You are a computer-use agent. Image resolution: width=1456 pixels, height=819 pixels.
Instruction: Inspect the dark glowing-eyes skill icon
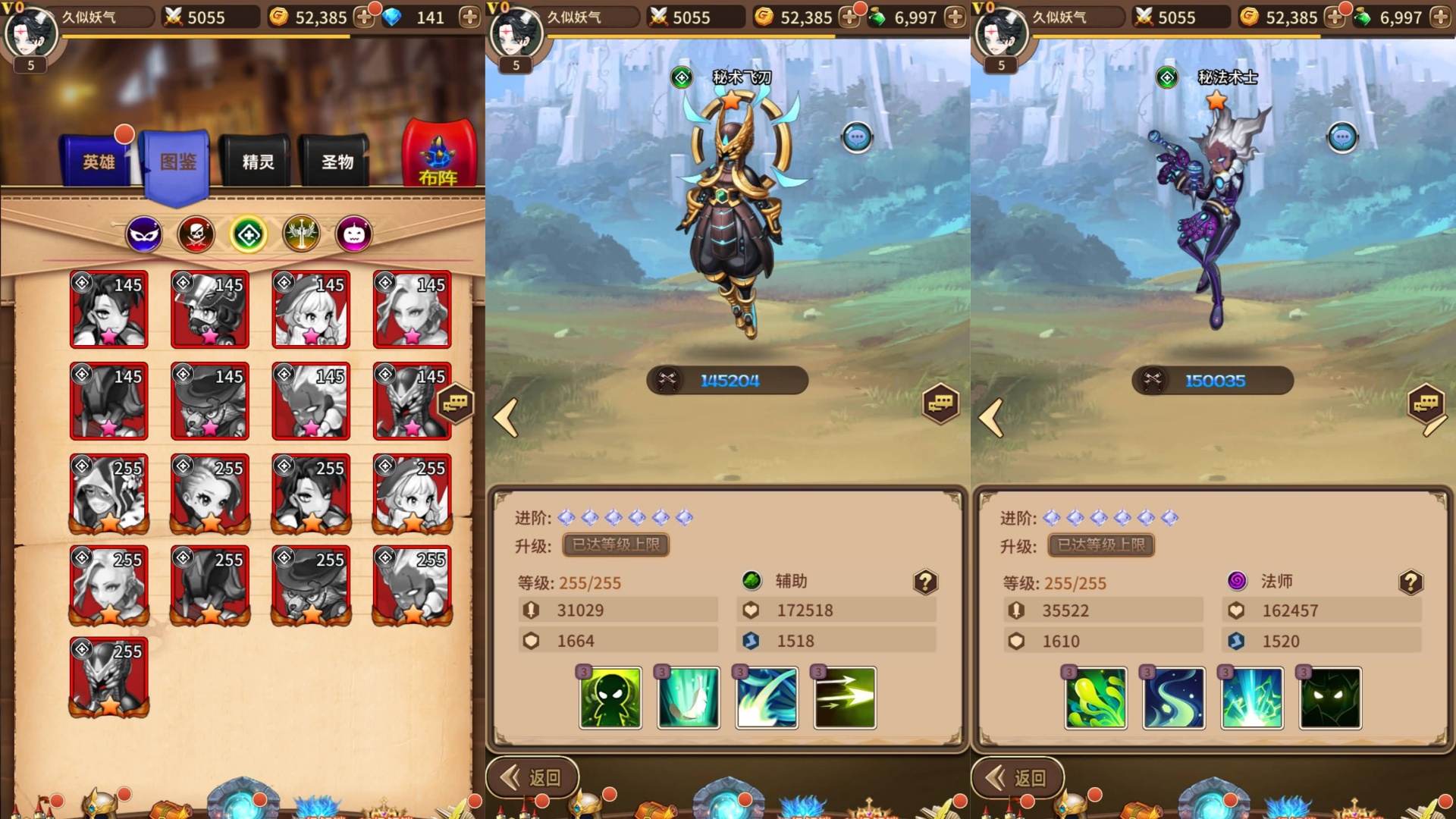pos(1330,698)
